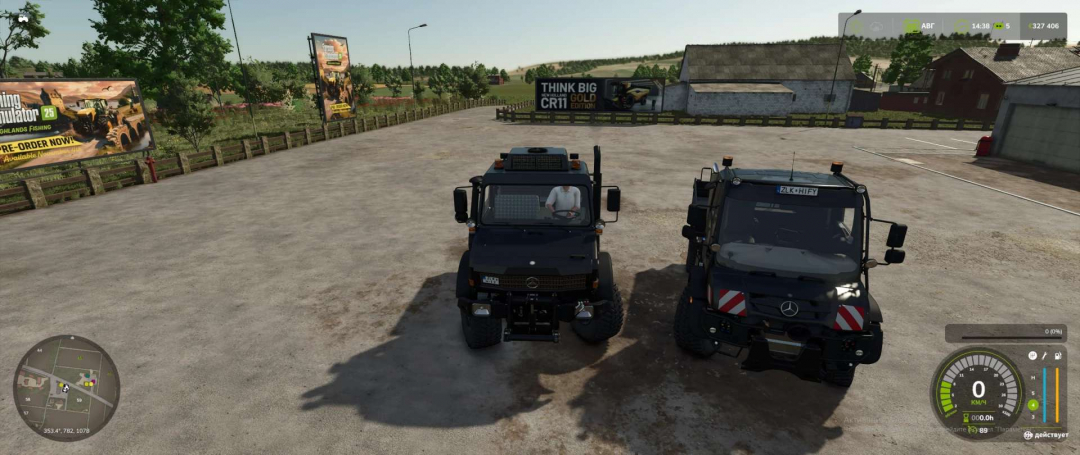
Task: Click the active gear 4 indicator
Action: (1033, 405)
